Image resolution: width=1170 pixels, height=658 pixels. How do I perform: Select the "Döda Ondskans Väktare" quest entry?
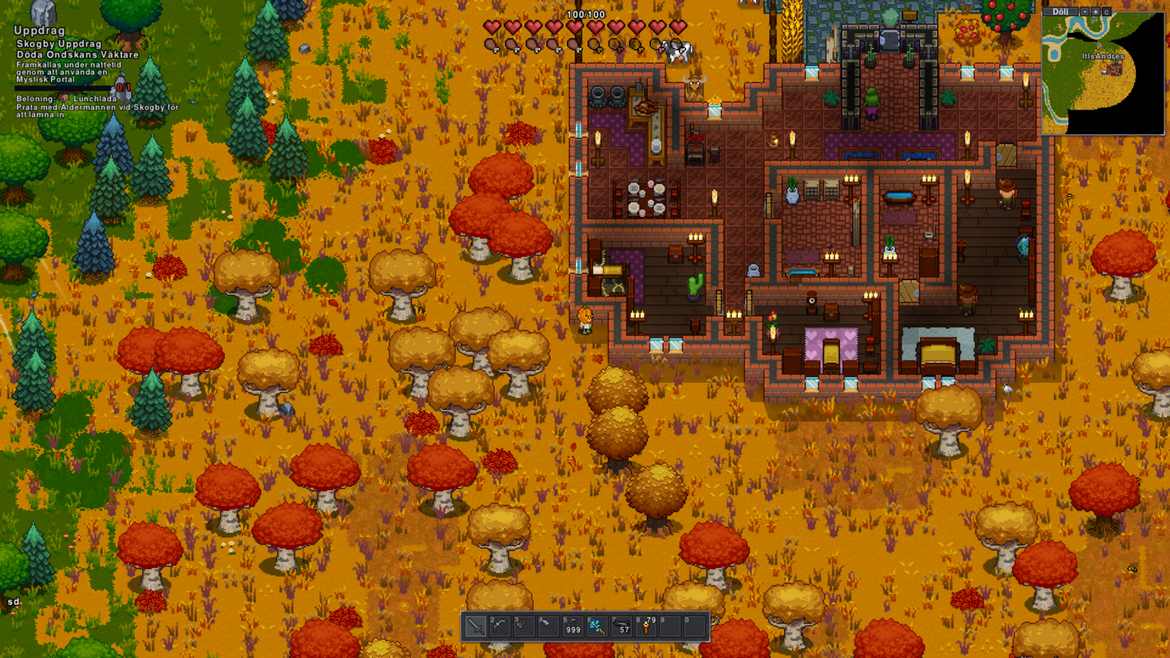point(77,55)
